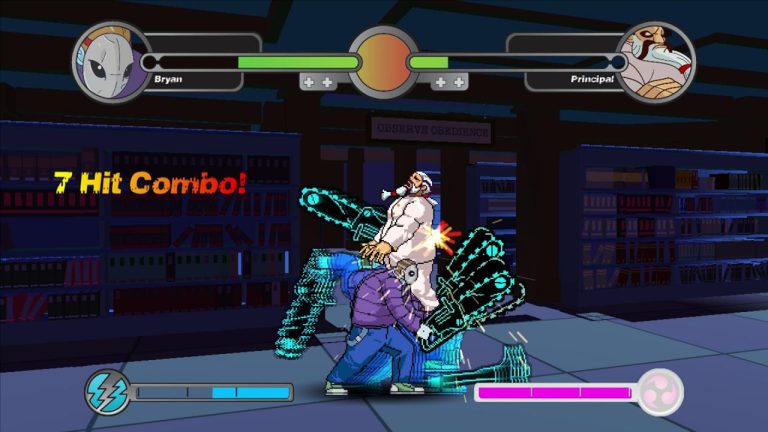The height and width of the screenshot is (432, 768).
Task: Click Bryan's masked character portrait
Action: click(x=110, y=62)
